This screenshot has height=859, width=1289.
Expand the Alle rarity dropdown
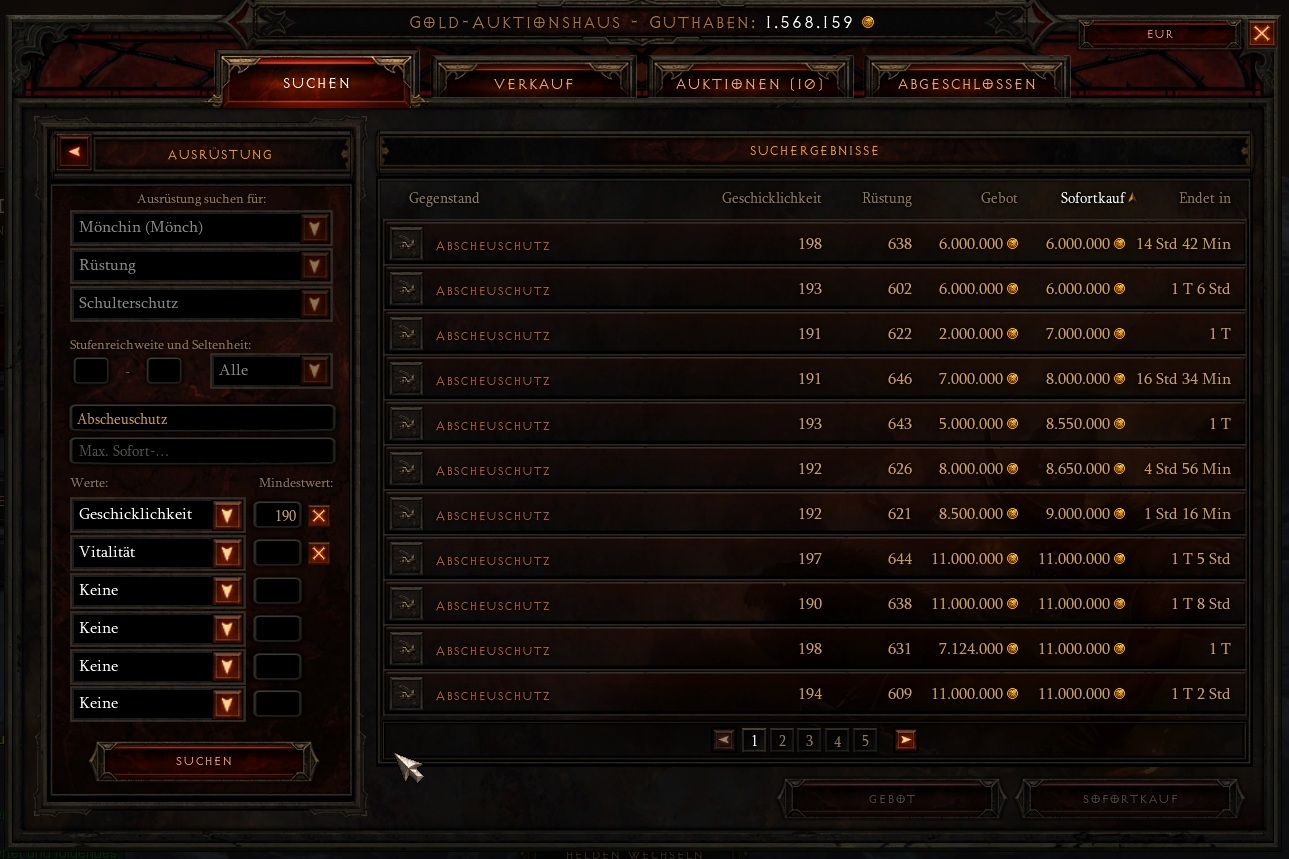click(315, 371)
